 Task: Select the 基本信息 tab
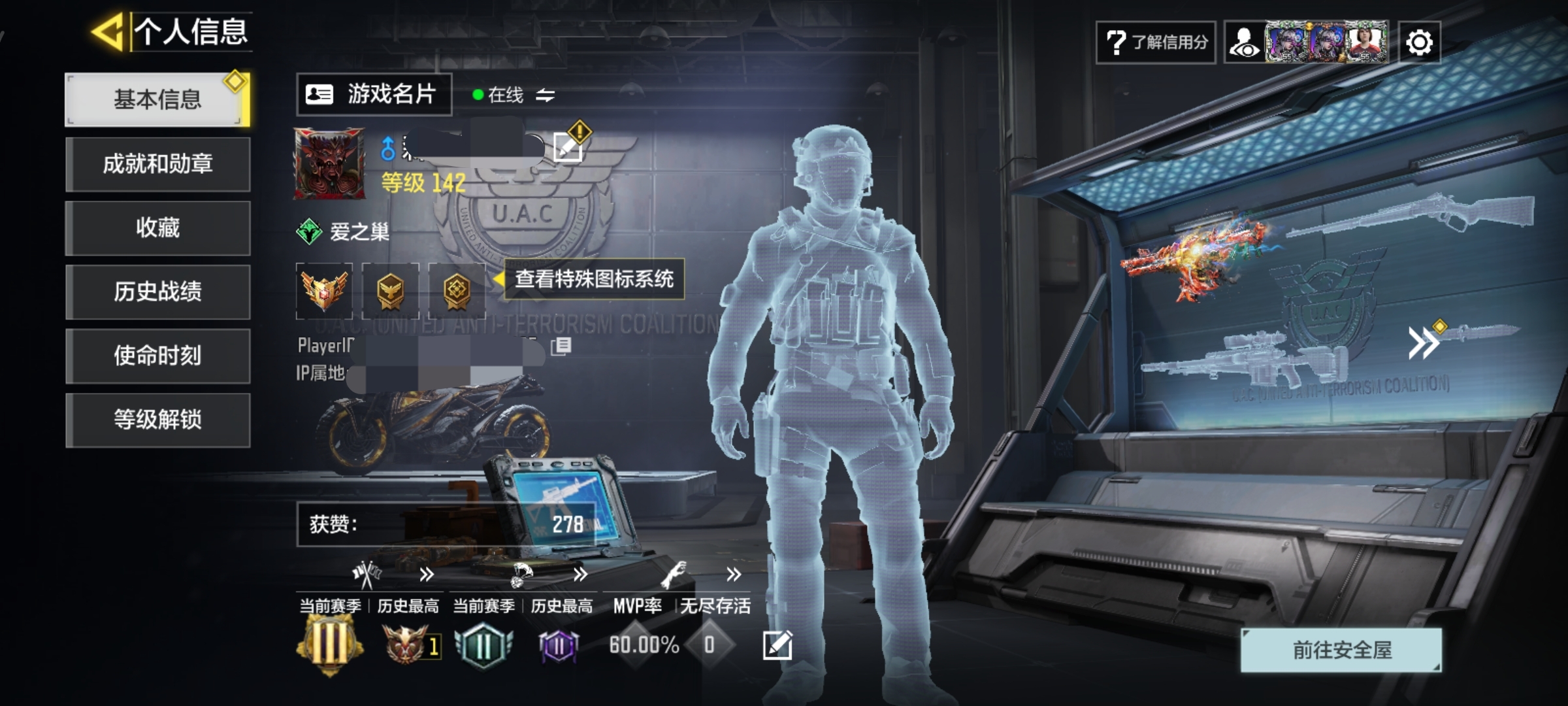[x=157, y=99]
